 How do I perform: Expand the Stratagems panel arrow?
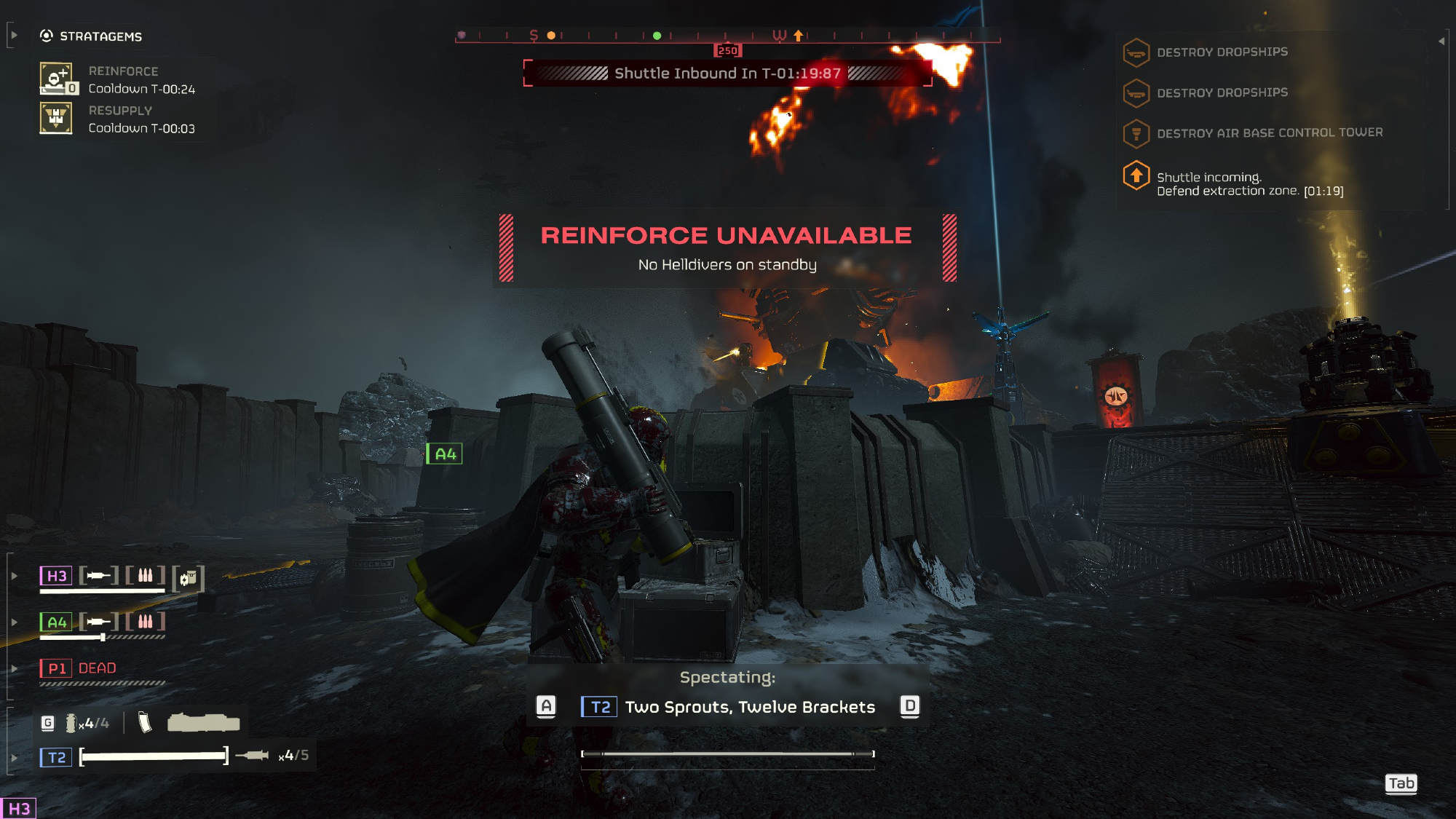pyautogui.click(x=13, y=35)
